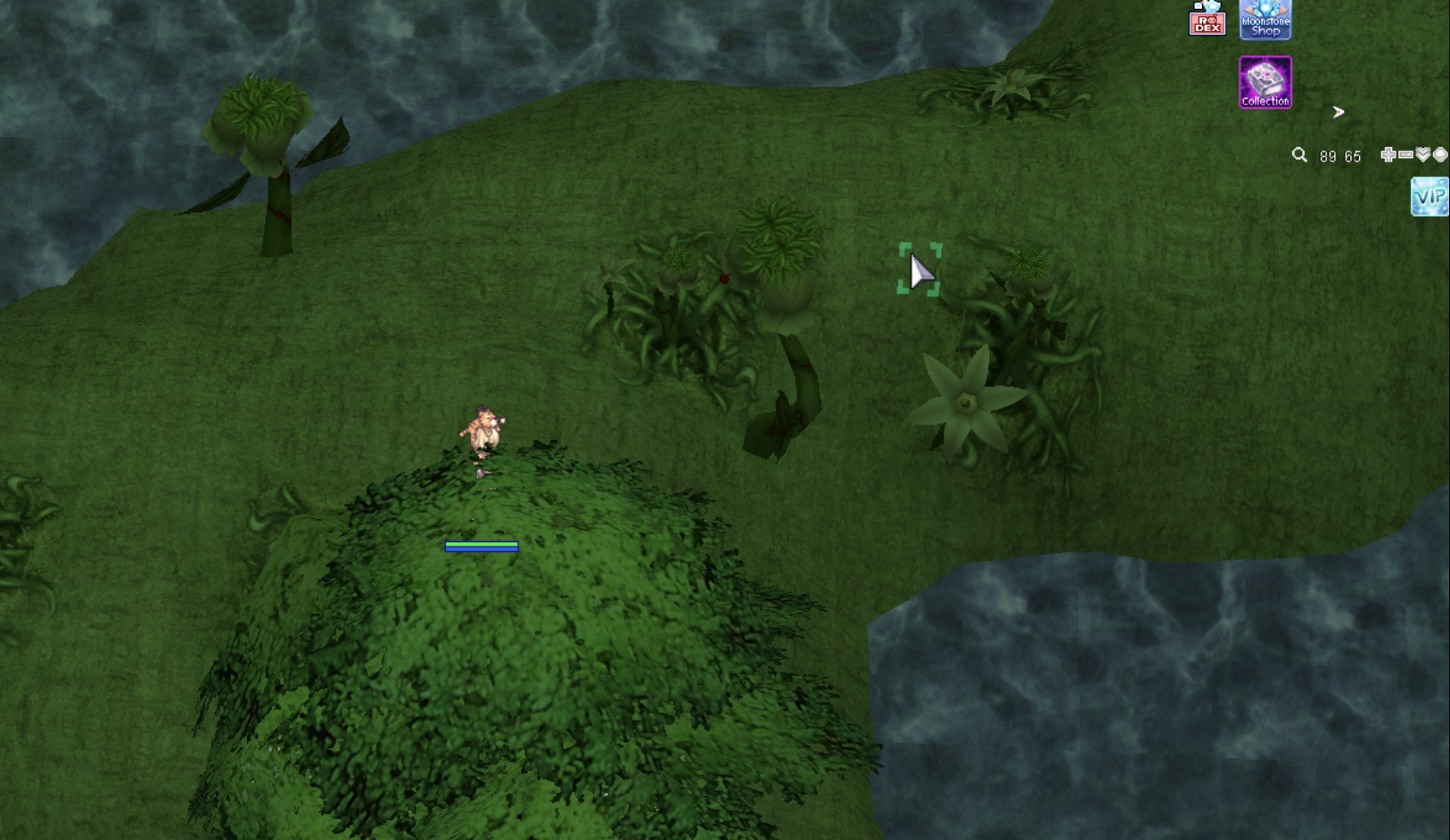Open the Collection book

tap(1265, 83)
